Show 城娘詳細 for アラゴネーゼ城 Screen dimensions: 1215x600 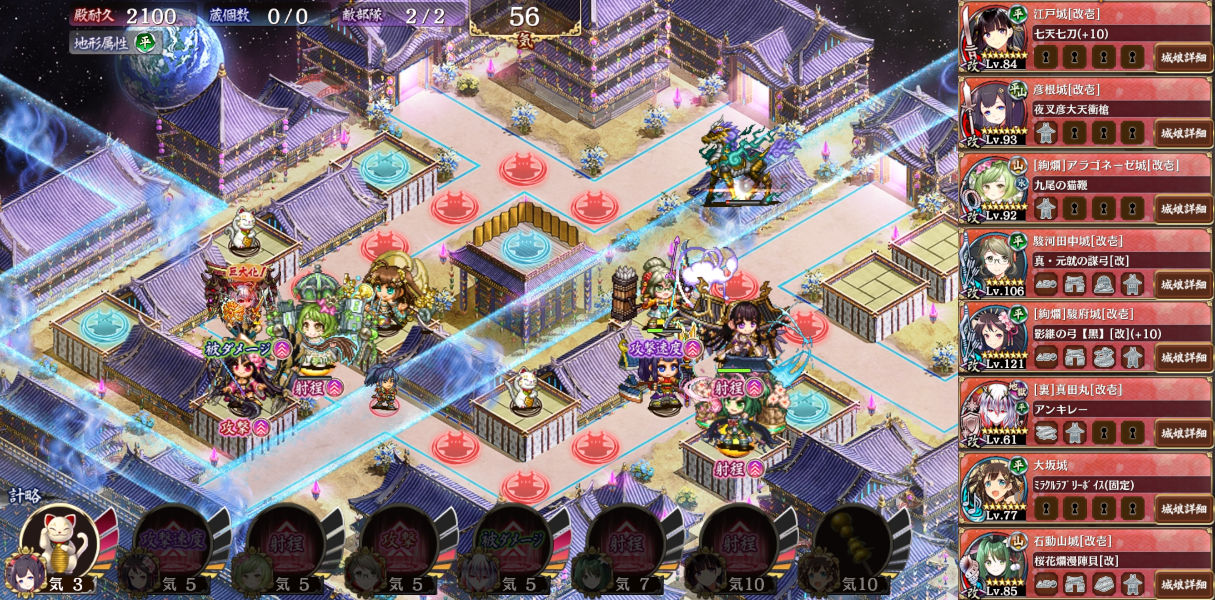pyautogui.click(x=1183, y=208)
